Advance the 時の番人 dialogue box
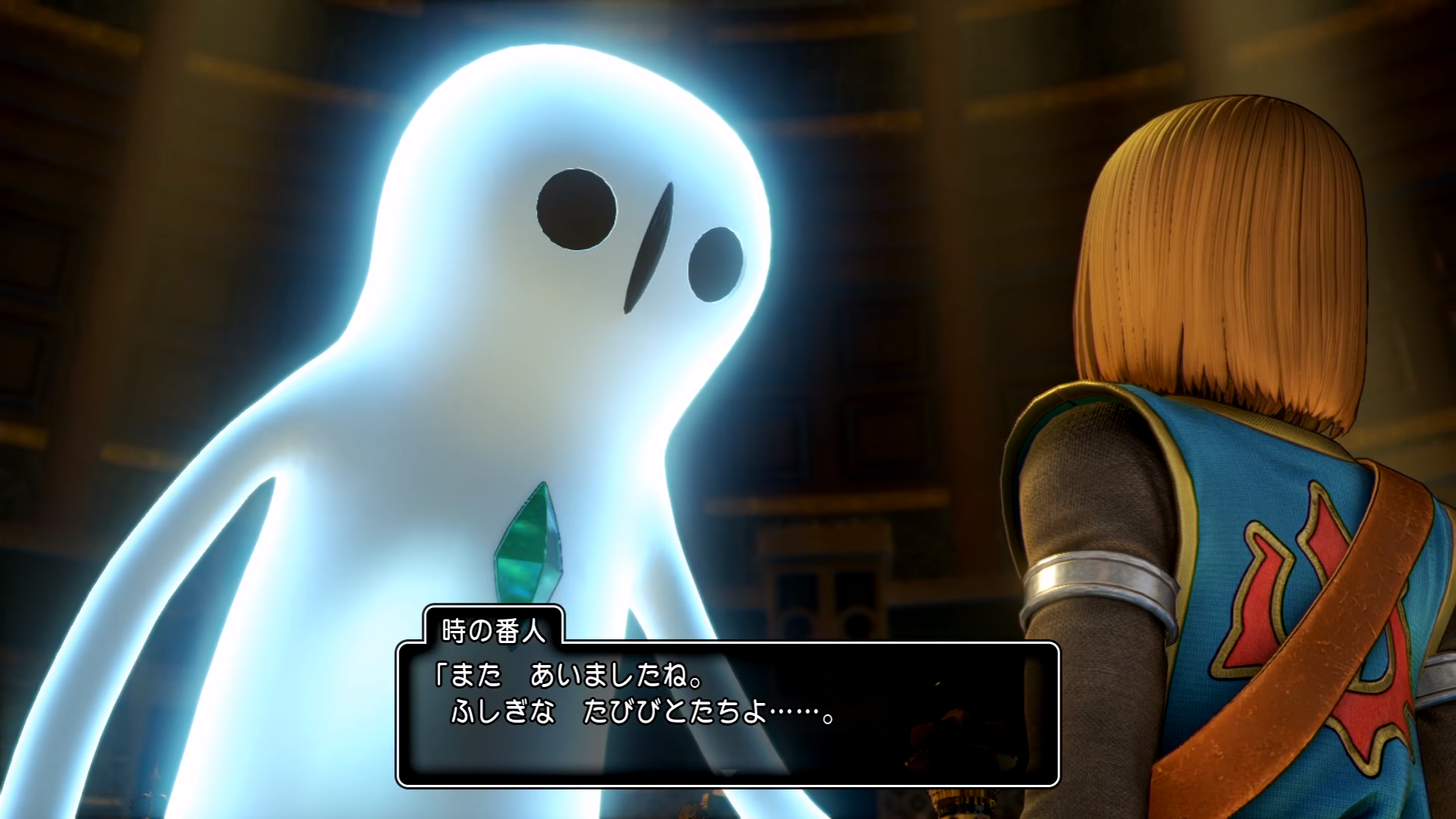1456x819 pixels. pos(727,773)
